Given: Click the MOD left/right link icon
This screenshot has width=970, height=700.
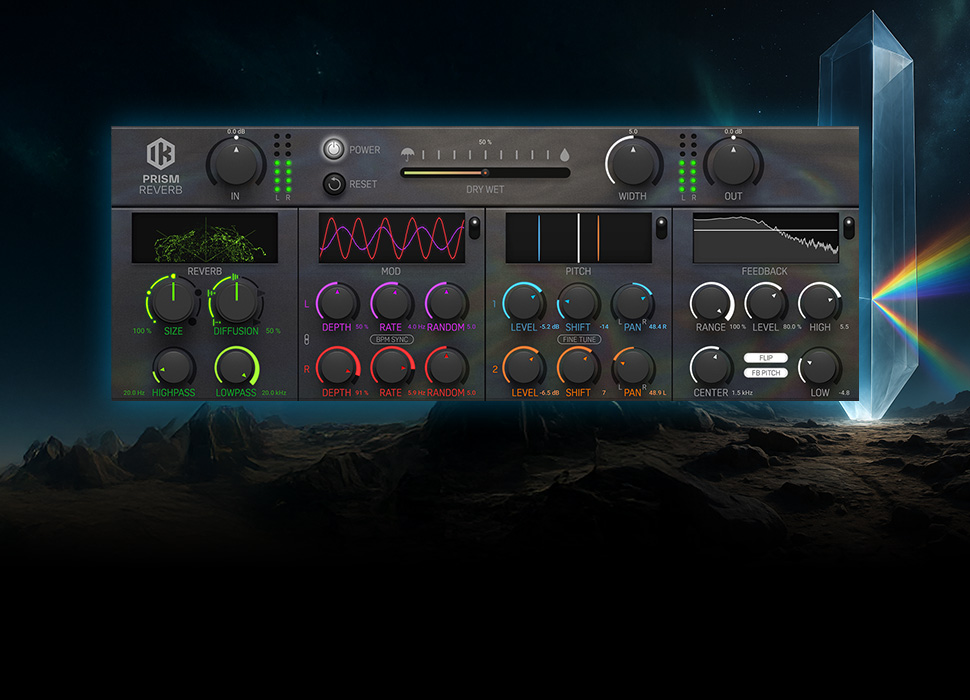Looking at the screenshot, I should (307, 341).
